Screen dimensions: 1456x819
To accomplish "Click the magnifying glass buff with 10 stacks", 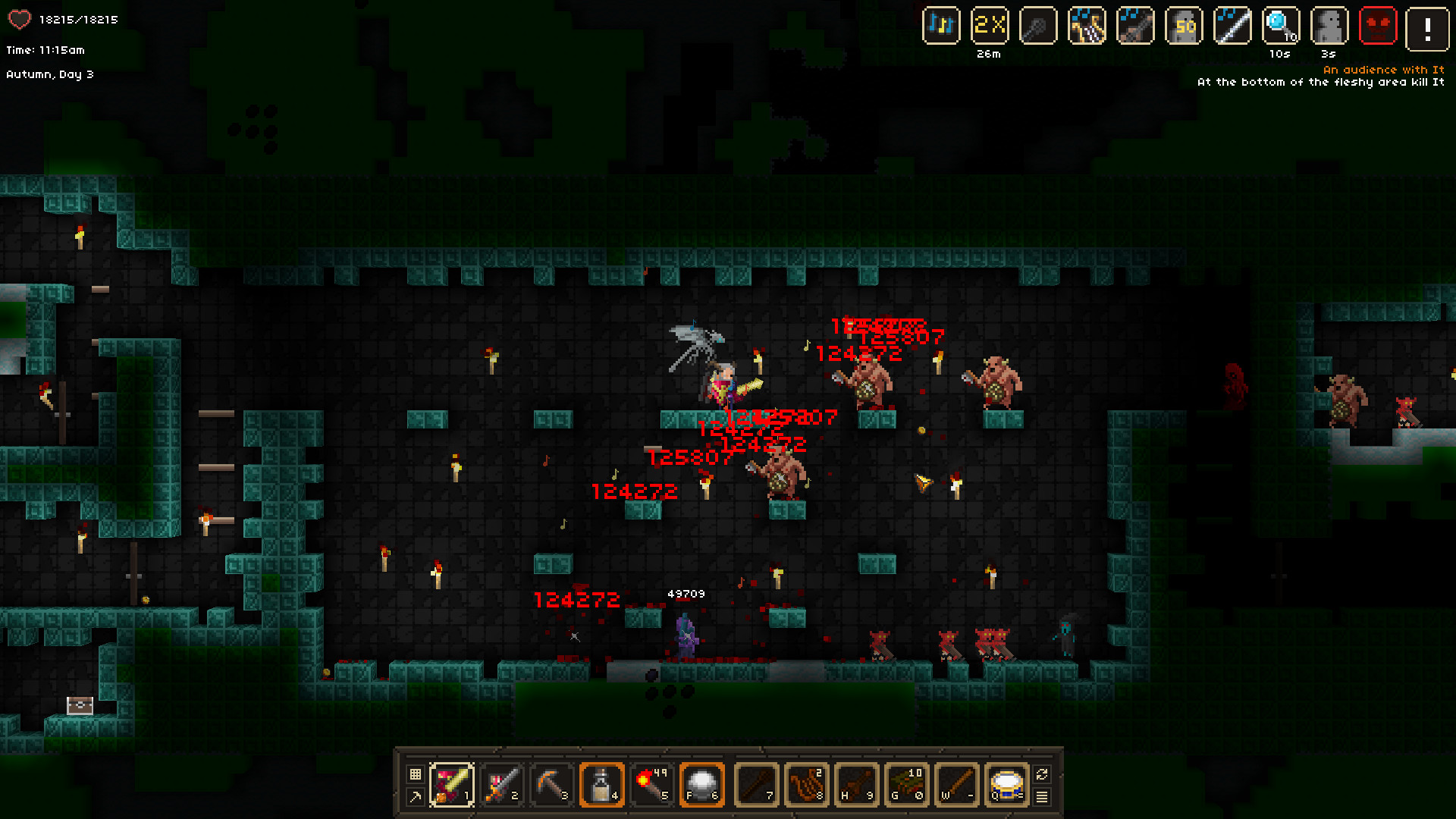I will 1282,25.
